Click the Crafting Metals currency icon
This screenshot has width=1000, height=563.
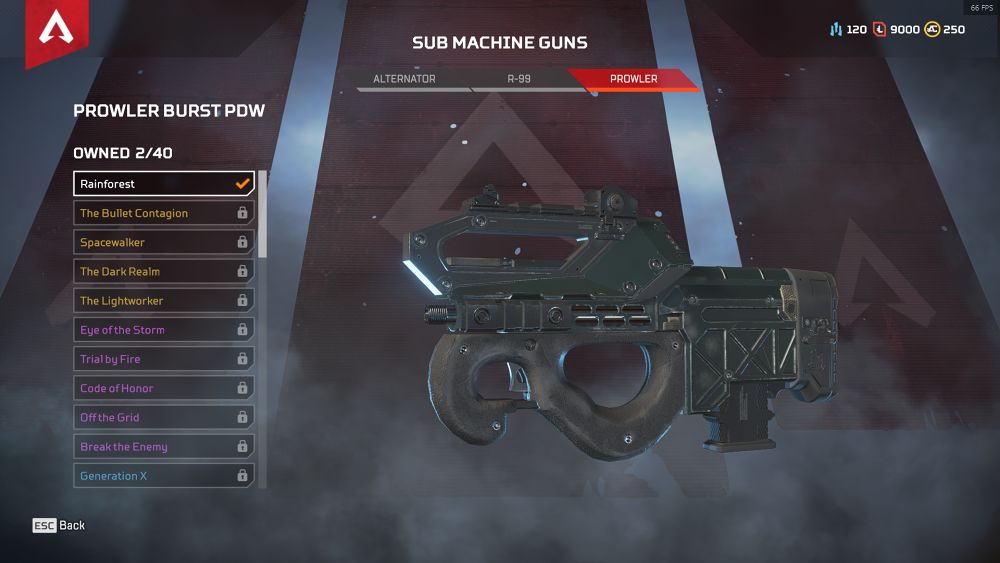(x=836, y=30)
